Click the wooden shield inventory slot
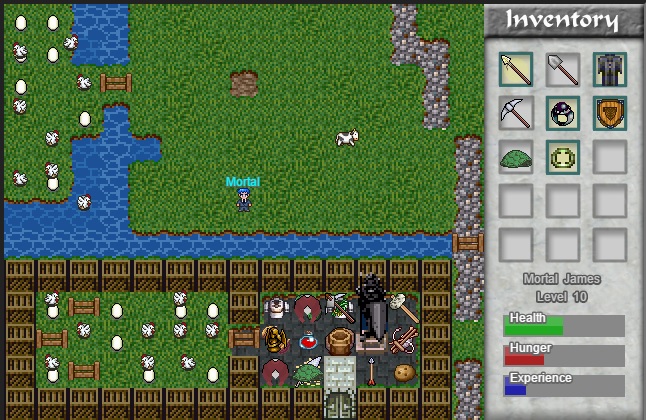 coord(609,113)
